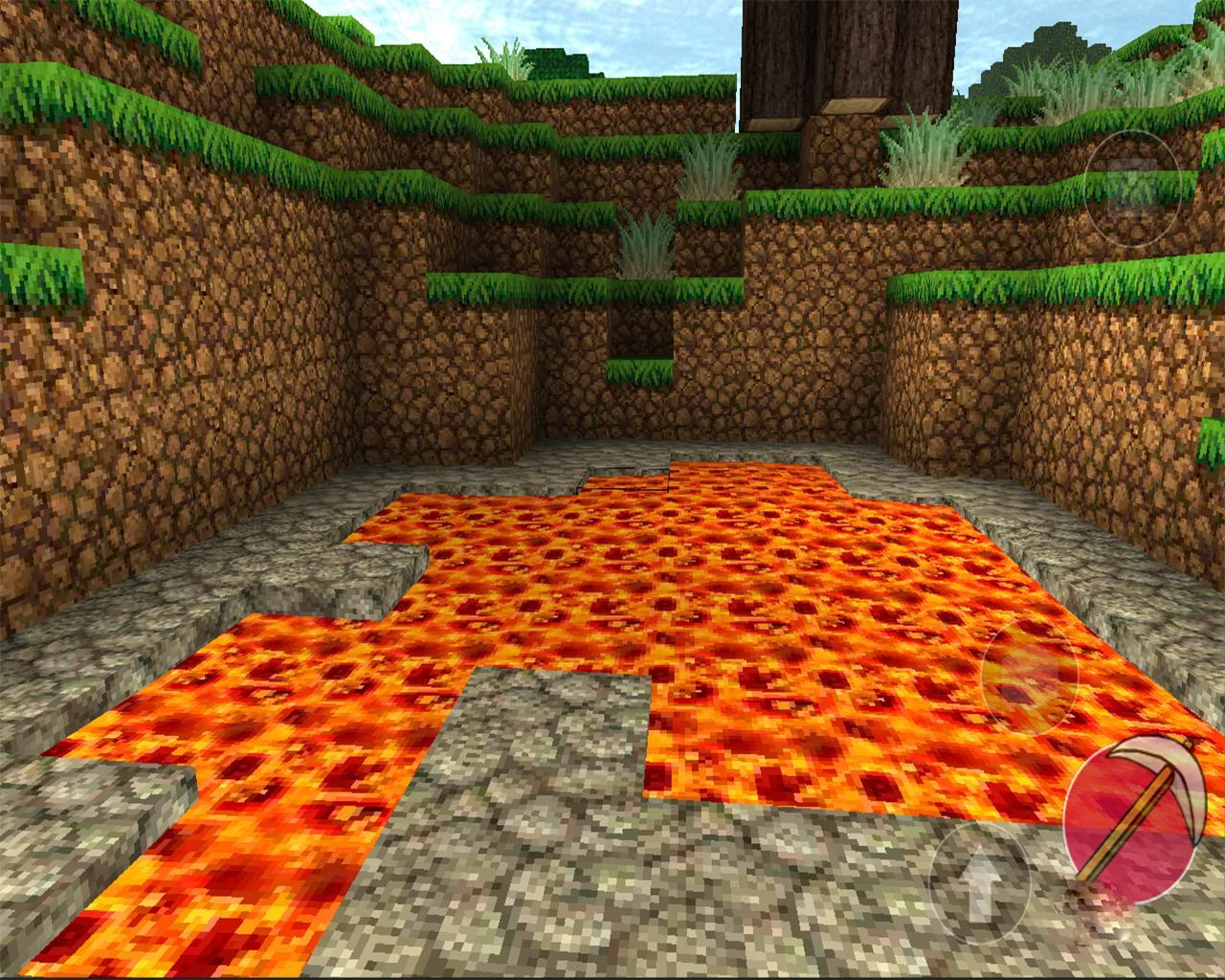1225x980 pixels.
Task: Tap the small grass step mid-screen
Action: pyautogui.click(x=641, y=373)
